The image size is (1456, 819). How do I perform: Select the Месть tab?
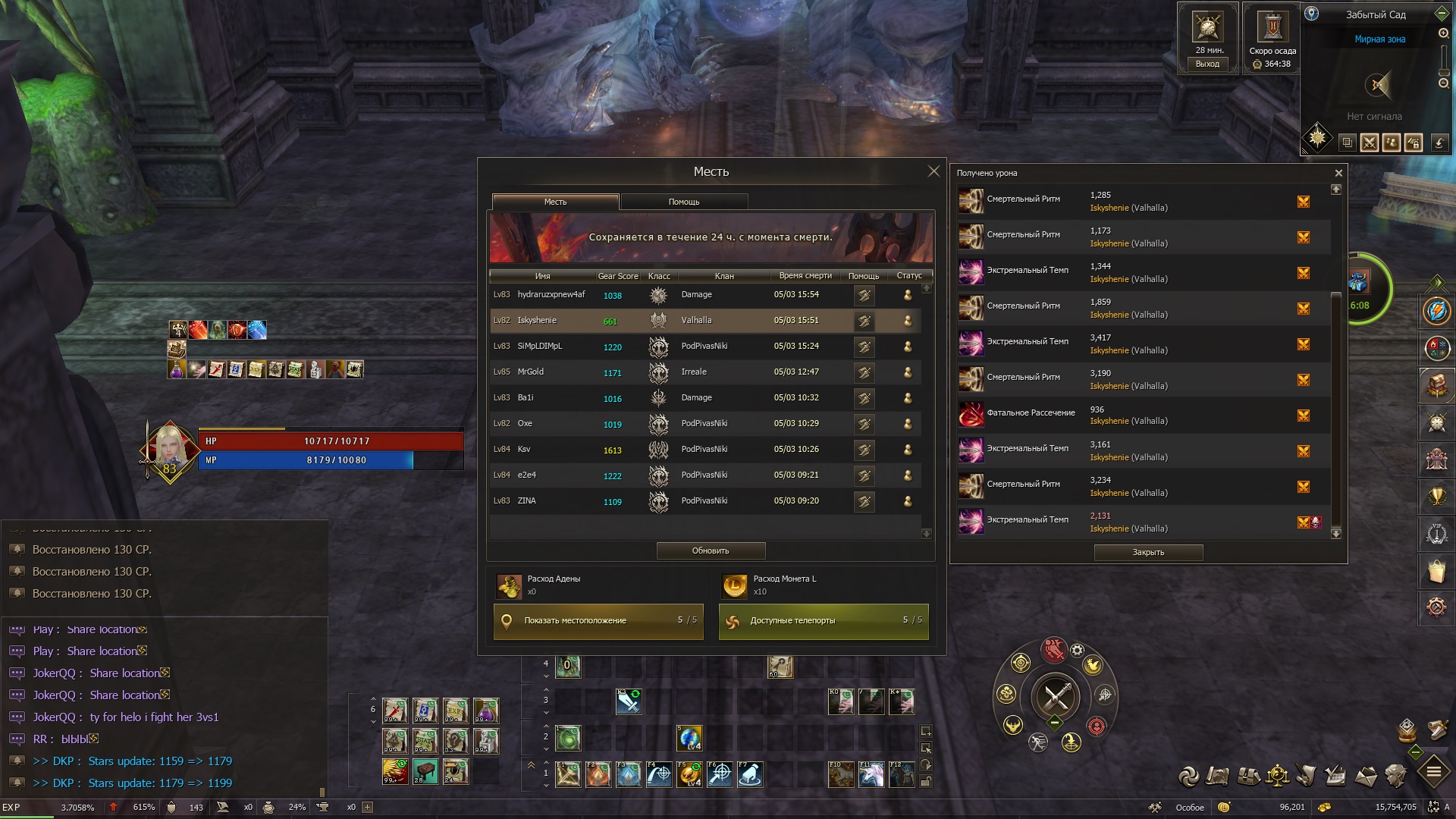555,202
